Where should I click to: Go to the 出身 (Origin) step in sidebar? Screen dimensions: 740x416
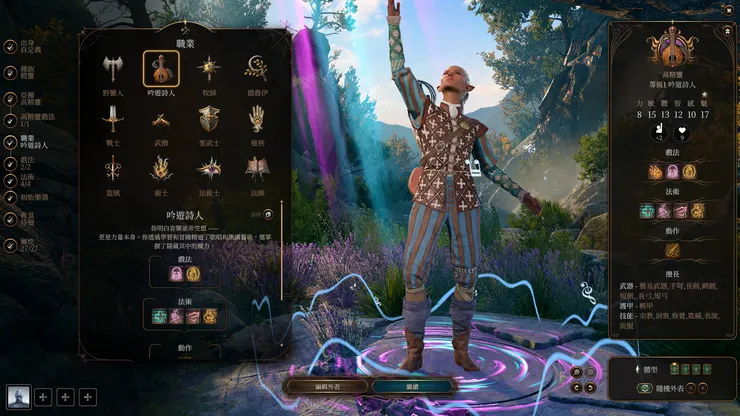coord(28,45)
